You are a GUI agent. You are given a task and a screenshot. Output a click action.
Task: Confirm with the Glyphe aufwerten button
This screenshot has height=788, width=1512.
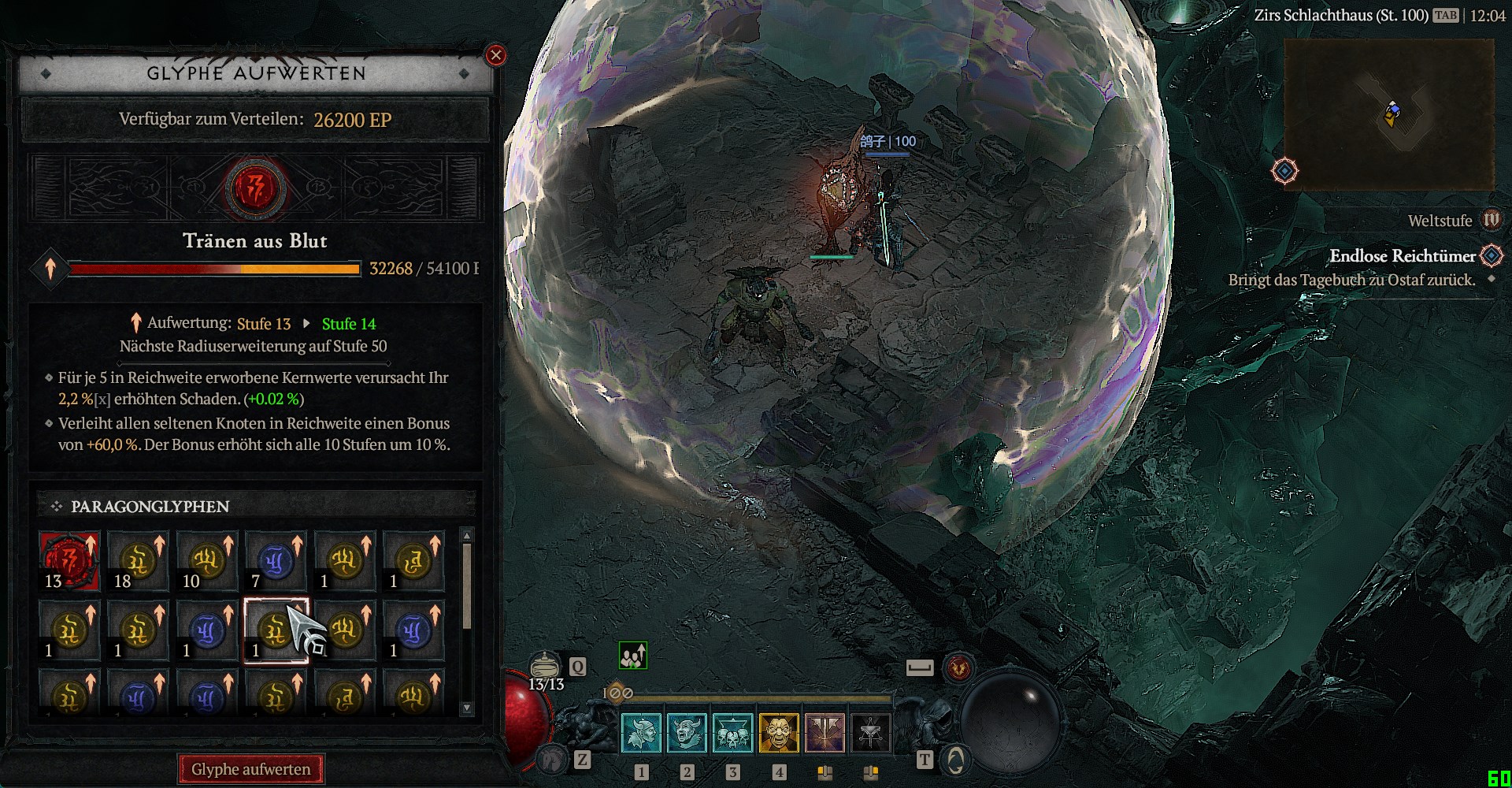(251, 769)
